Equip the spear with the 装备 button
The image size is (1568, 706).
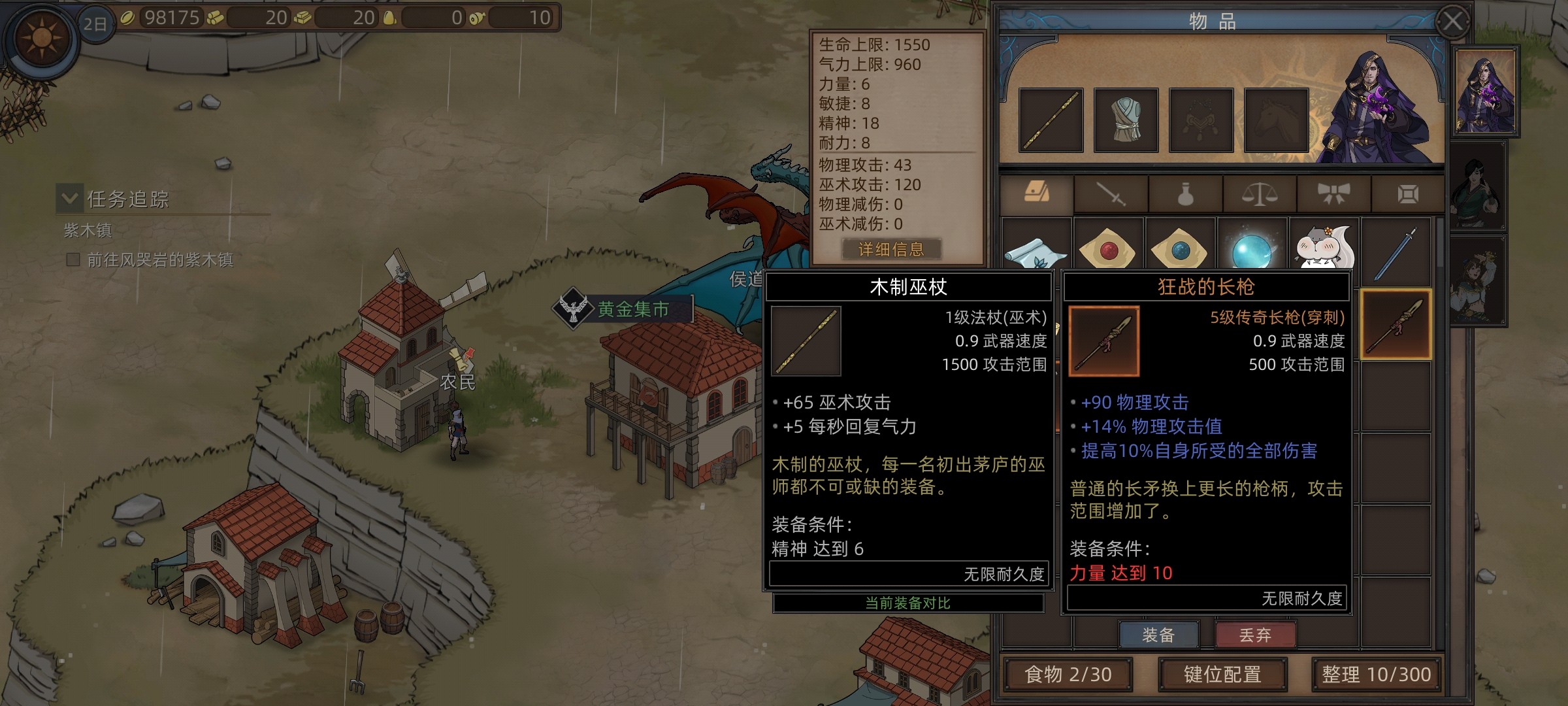1158,635
